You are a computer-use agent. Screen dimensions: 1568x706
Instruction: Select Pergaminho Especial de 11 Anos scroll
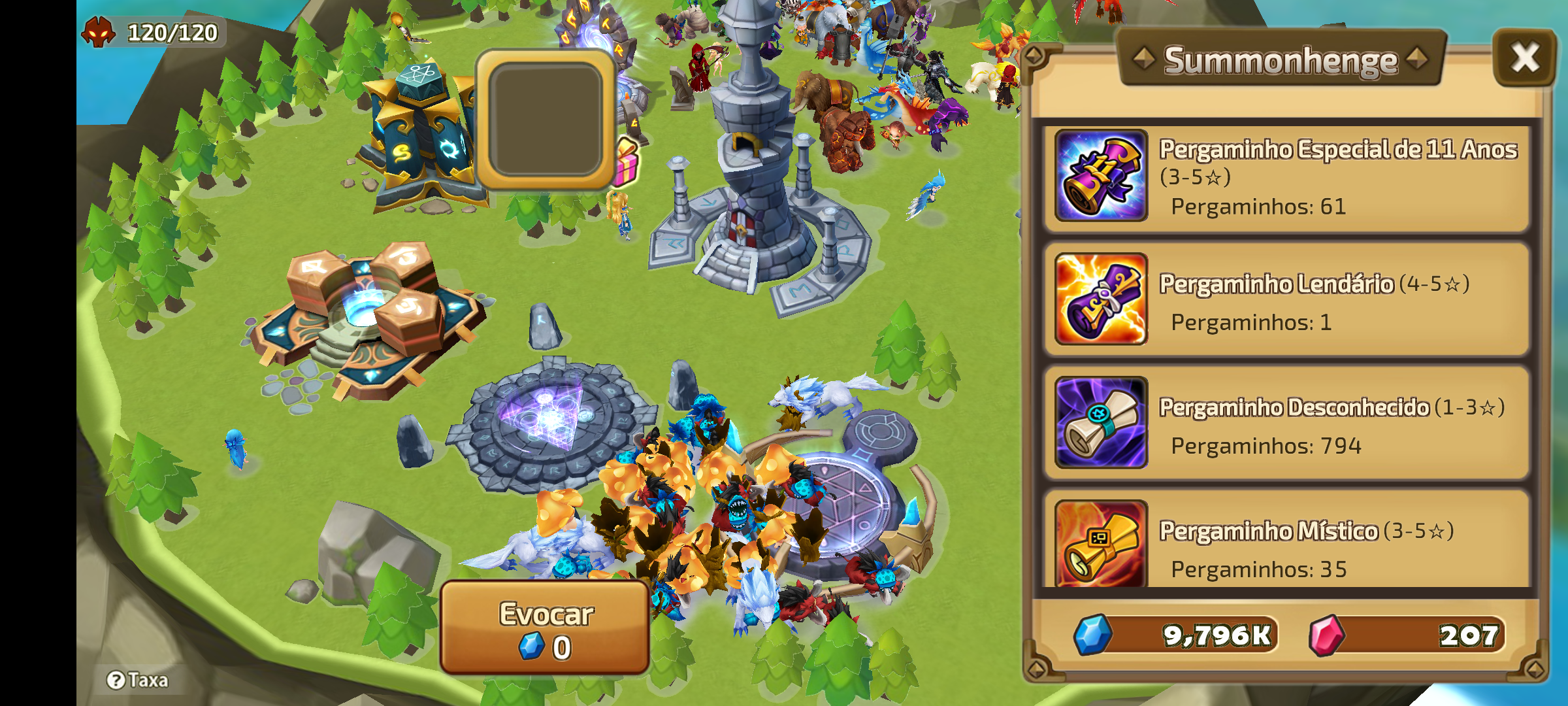click(1286, 176)
